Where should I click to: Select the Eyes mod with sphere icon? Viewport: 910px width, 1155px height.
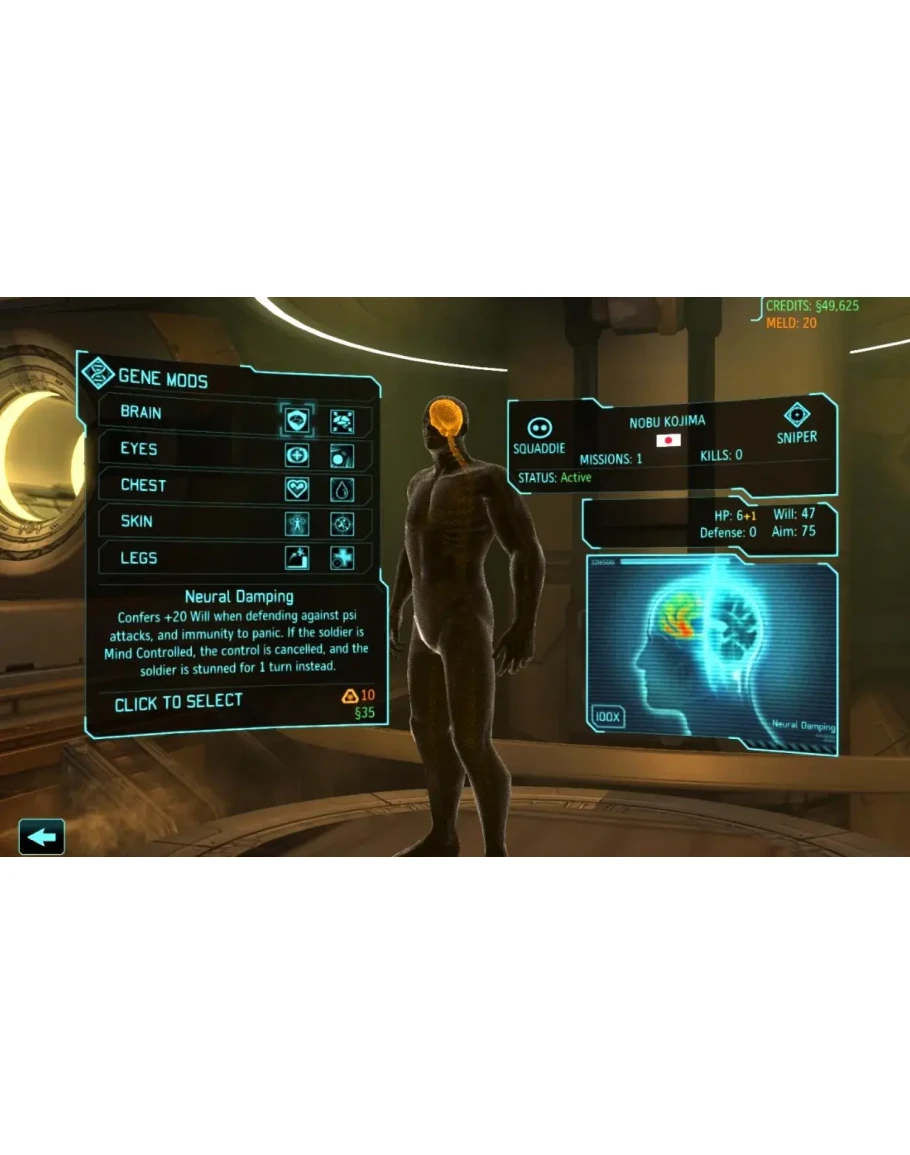coord(342,457)
